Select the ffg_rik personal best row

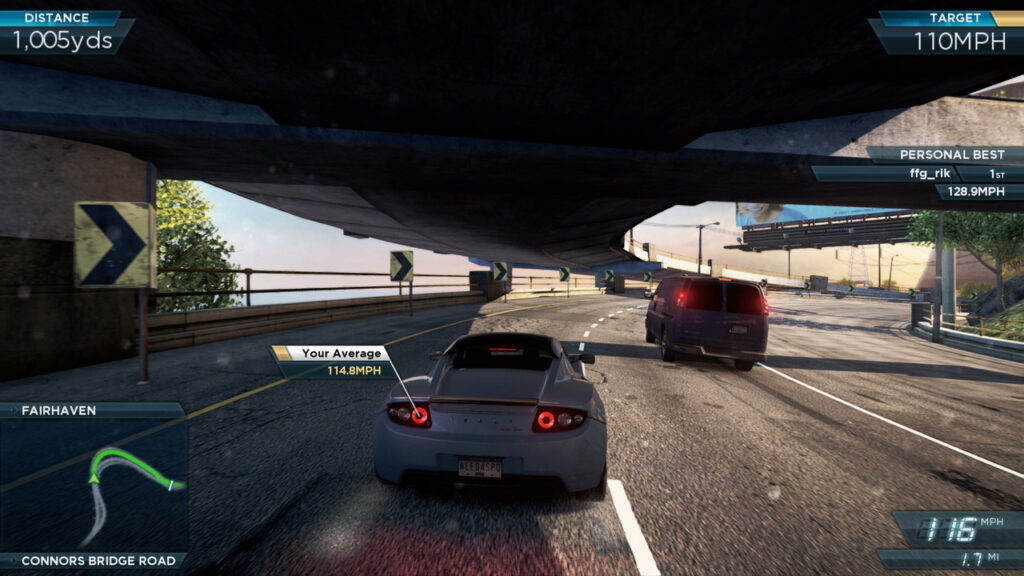[x=915, y=173]
